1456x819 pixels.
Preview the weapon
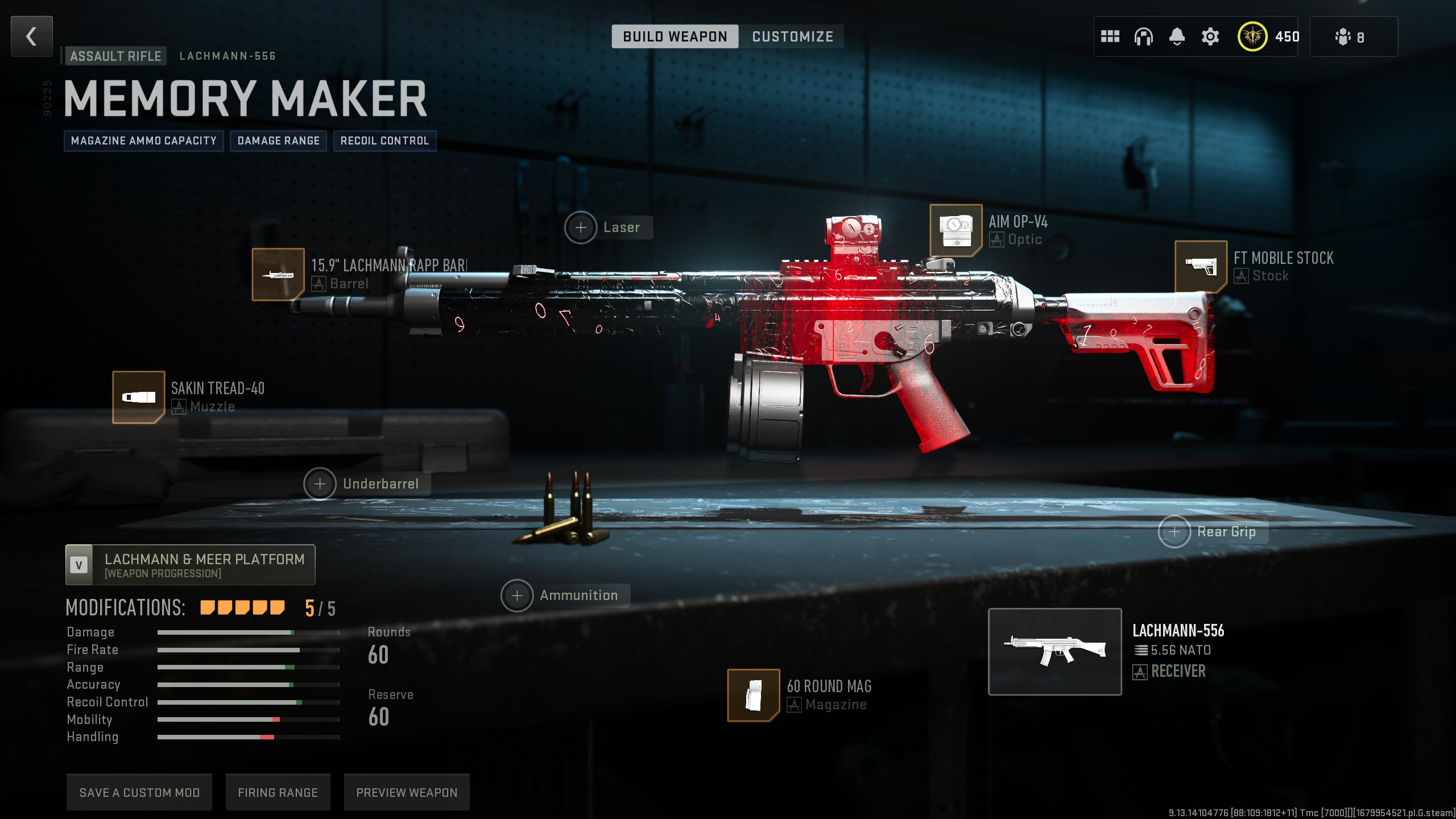coord(407,792)
